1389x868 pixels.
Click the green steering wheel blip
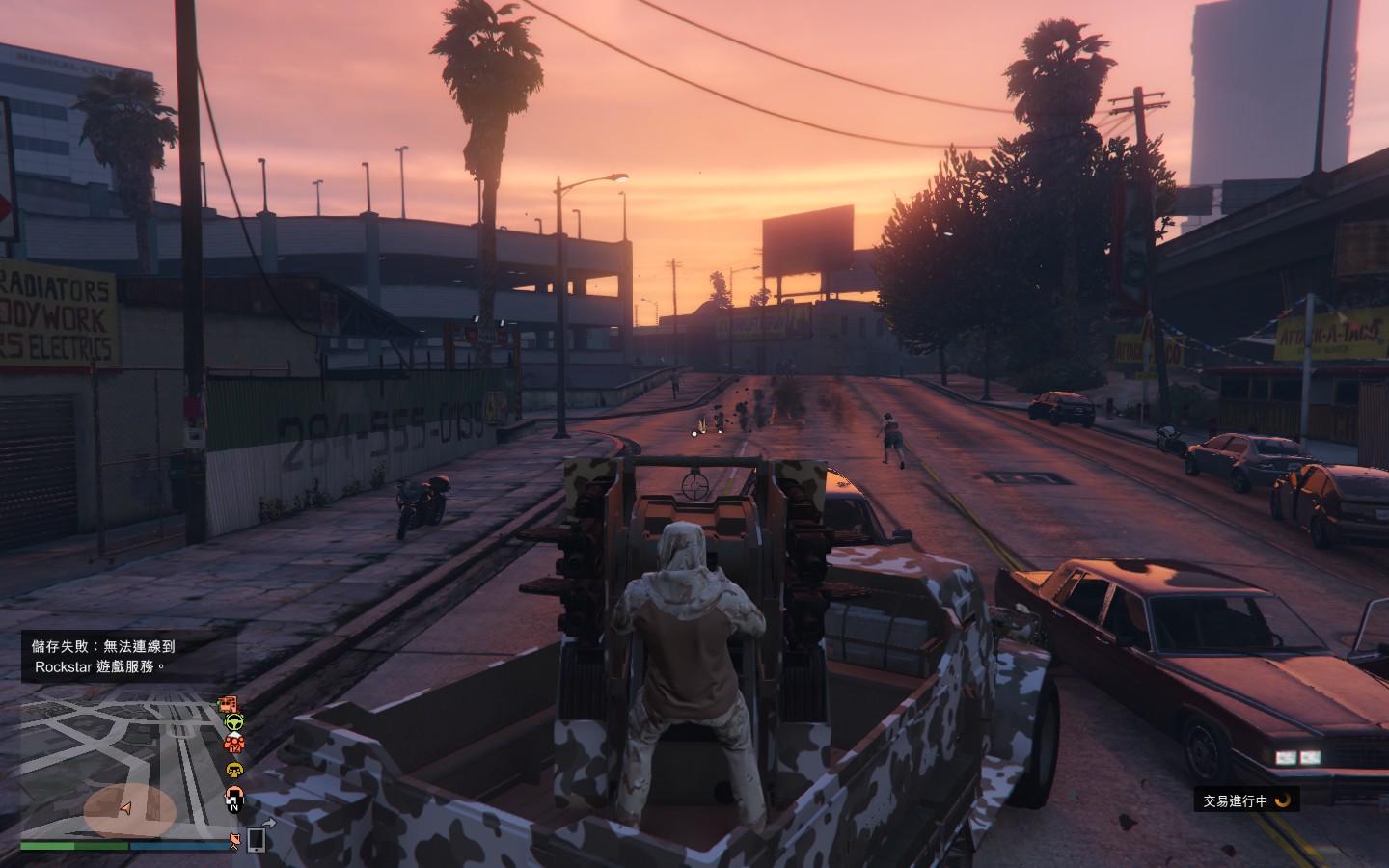(x=233, y=721)
